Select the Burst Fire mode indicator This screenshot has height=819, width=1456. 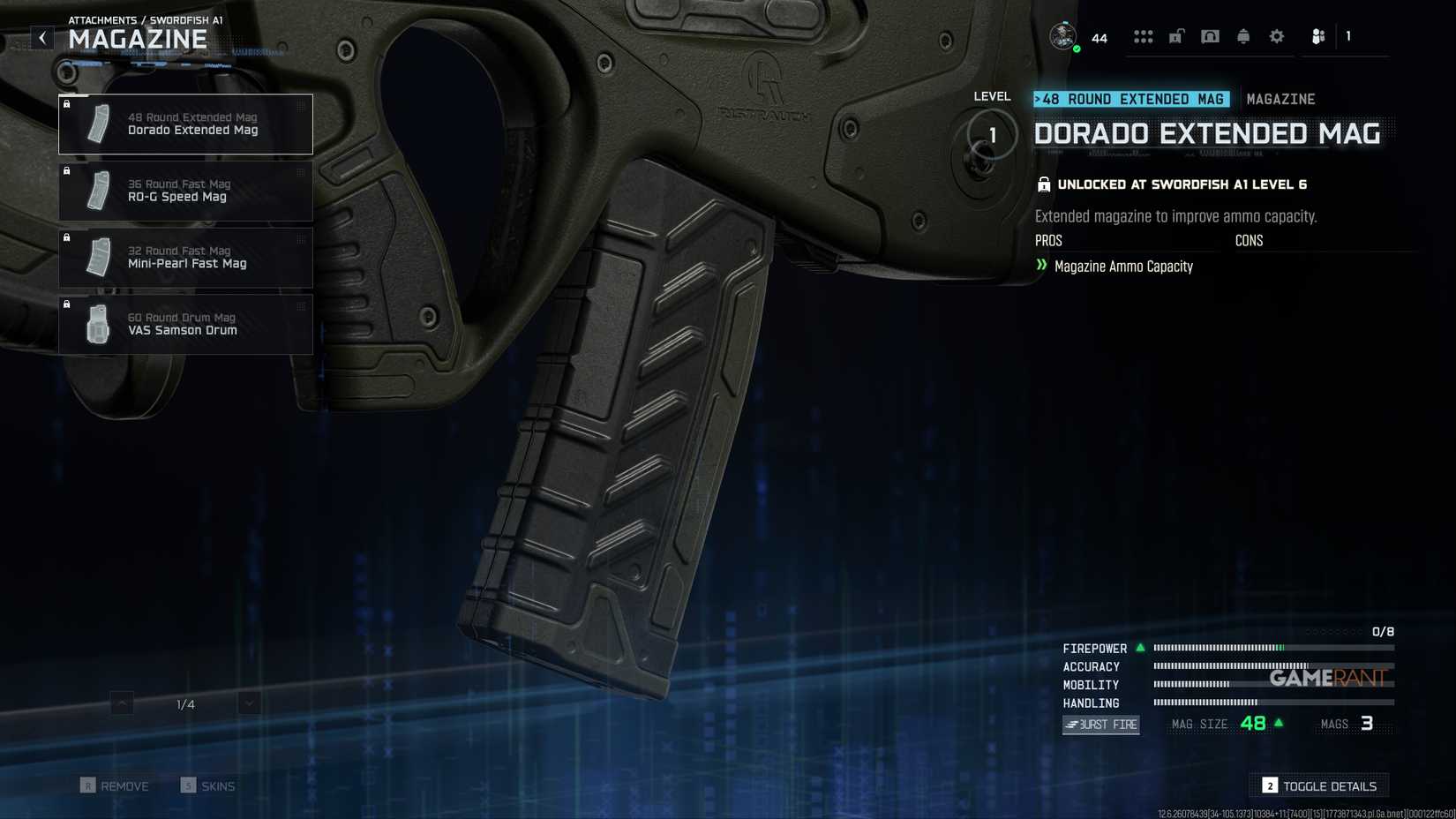pos(1100,725)
